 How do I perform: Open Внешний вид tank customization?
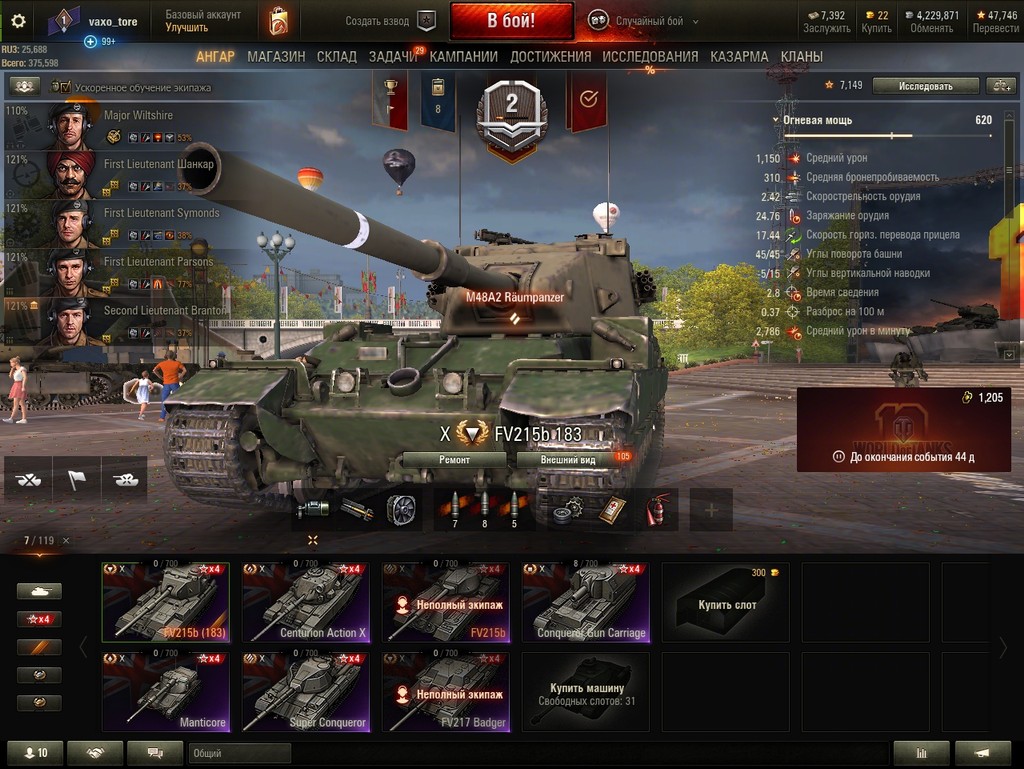click(x=568, y=460)
